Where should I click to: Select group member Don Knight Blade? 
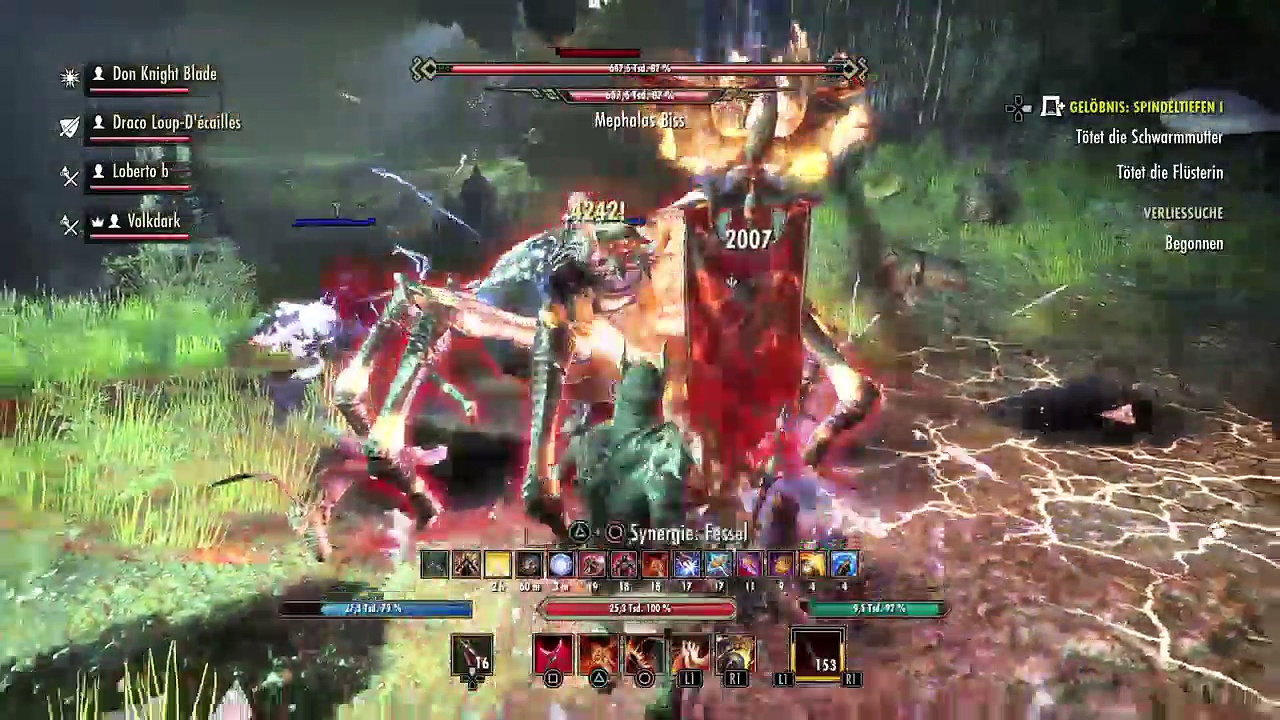pyautogui.click(x=163, y=74)
